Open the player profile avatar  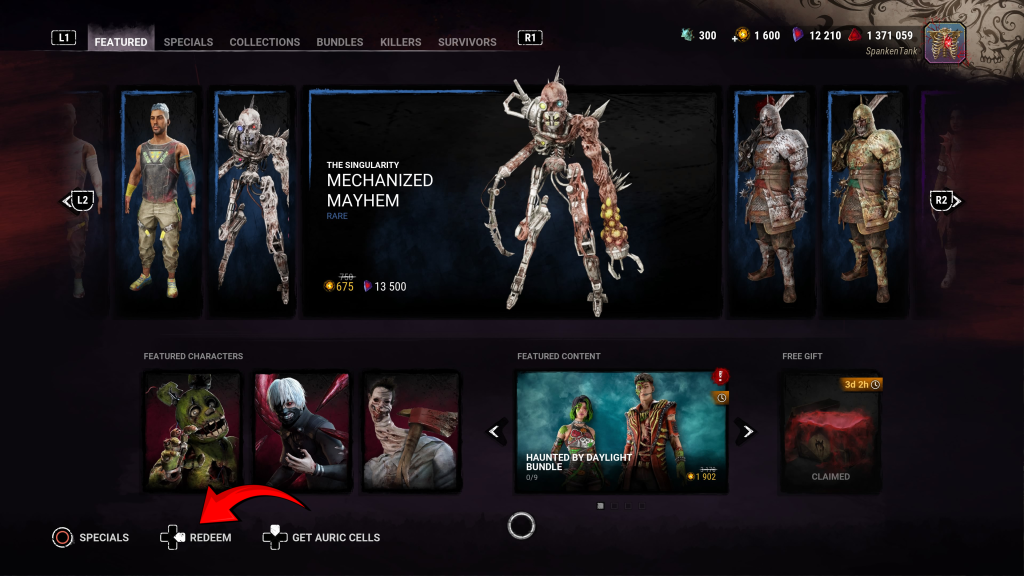pyautogui.click(x=944, y=43)
